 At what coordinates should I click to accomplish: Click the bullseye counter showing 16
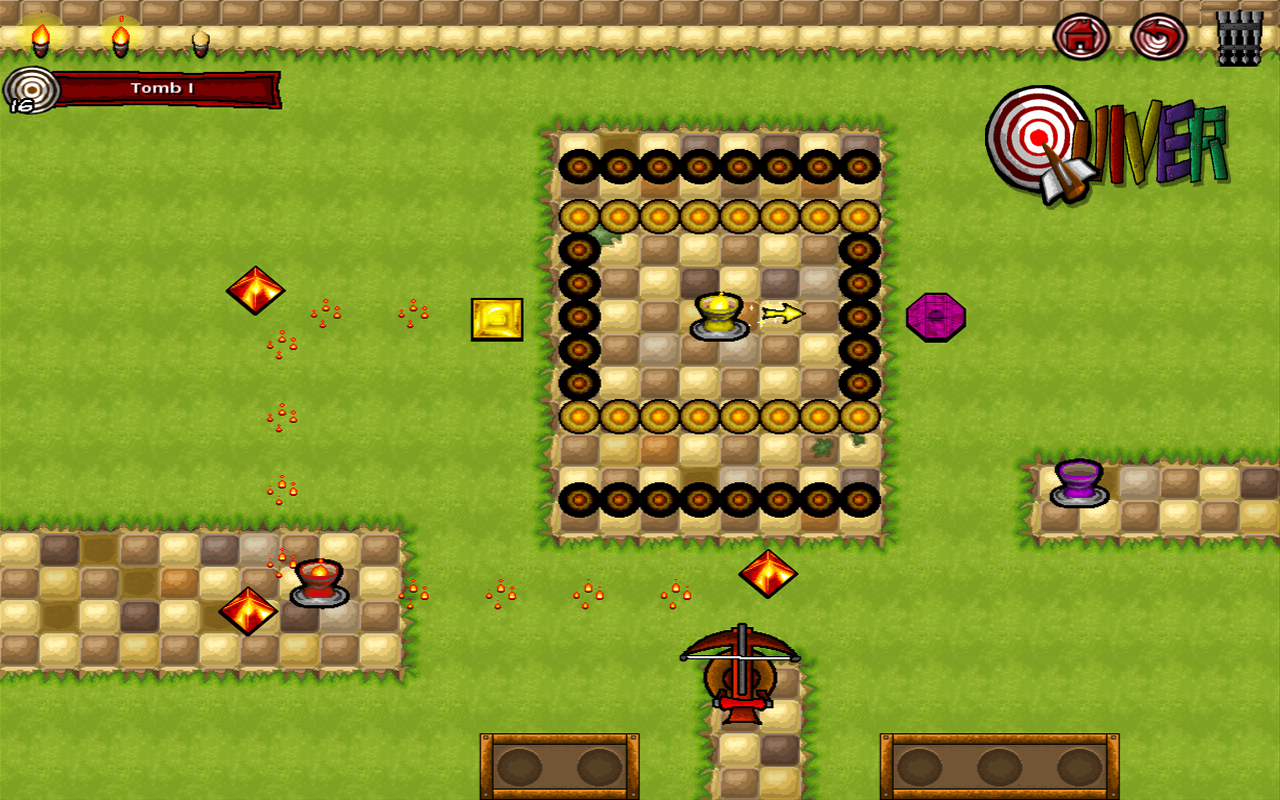32,90
